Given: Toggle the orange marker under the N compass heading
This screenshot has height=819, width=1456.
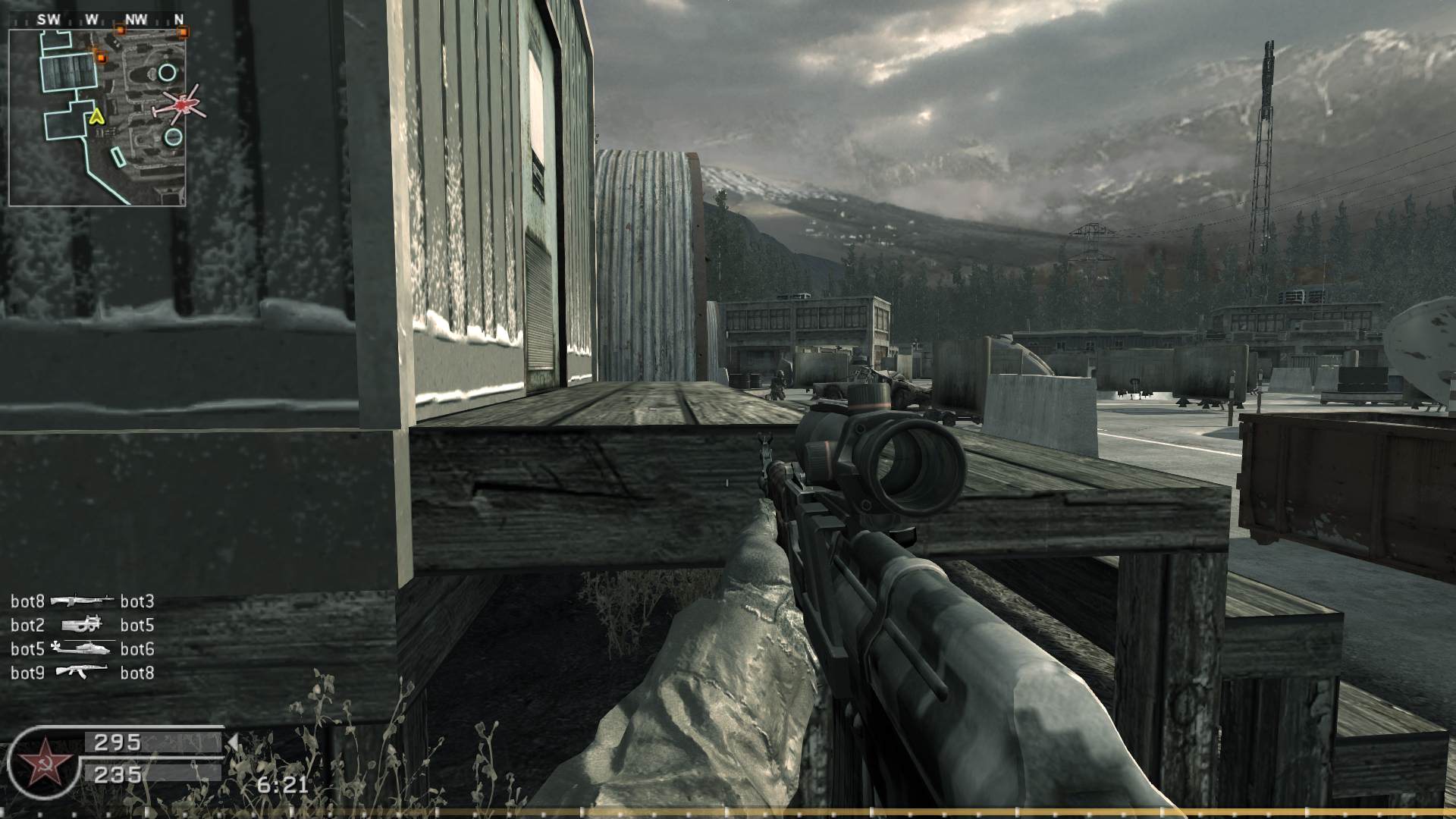Looking at the screenshot, I should [x=184, y=33].
